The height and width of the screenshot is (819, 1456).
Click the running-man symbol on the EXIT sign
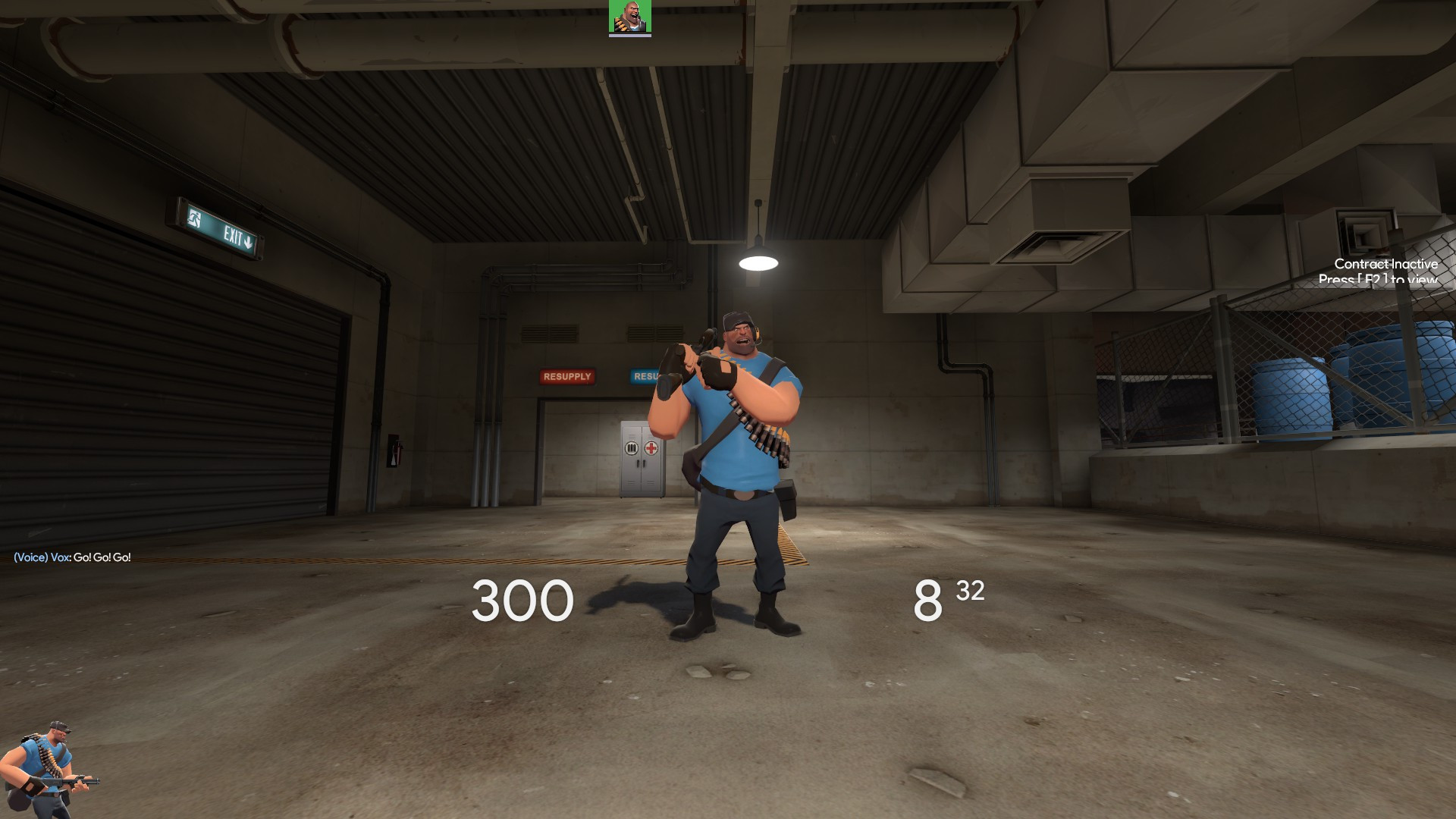(195, 219)
